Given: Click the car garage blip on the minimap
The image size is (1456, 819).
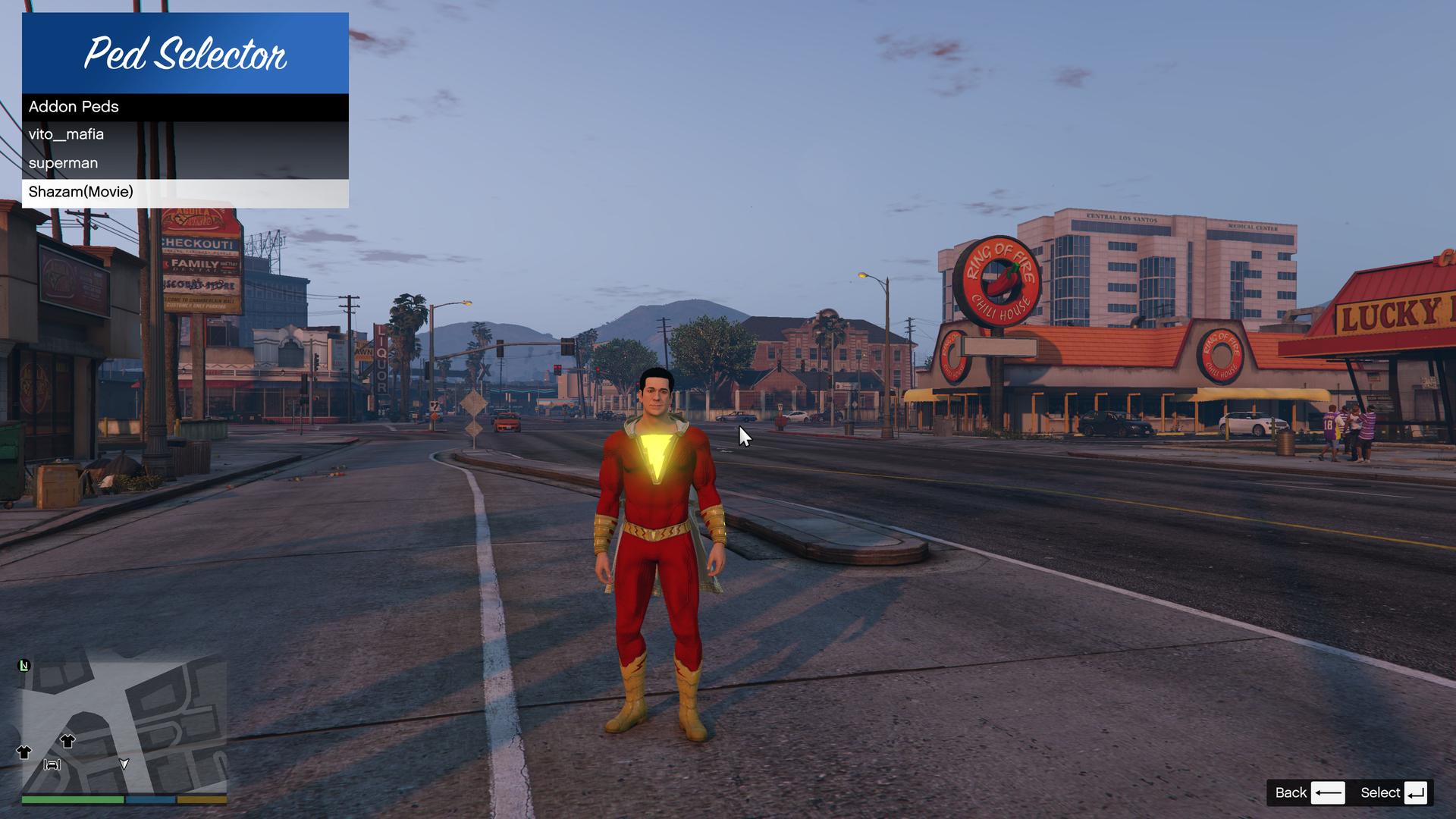Looking at the screenshot, I should 52,764.
